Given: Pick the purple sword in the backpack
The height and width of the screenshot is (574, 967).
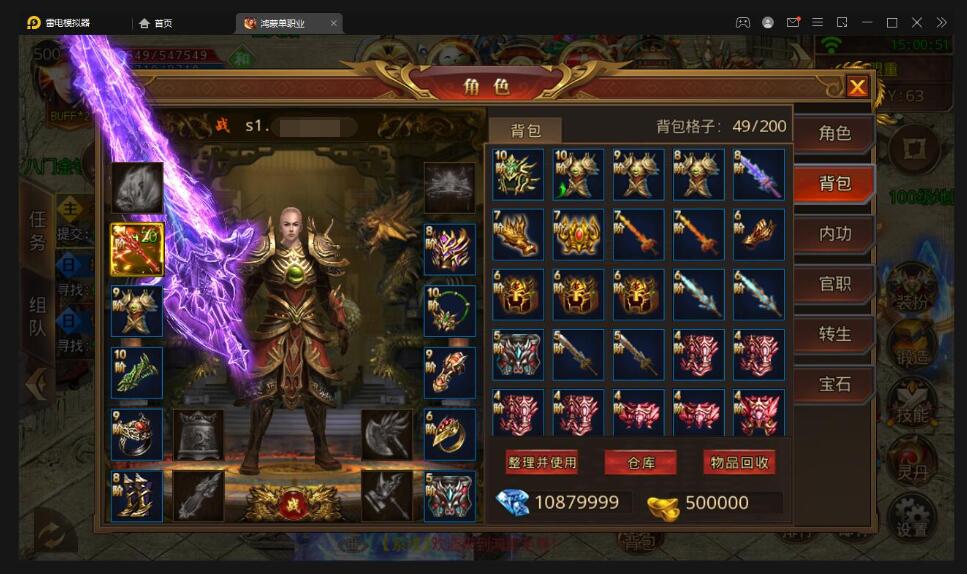Looking at the screenshot, I should pyautogui.click(x=758, y=175).
